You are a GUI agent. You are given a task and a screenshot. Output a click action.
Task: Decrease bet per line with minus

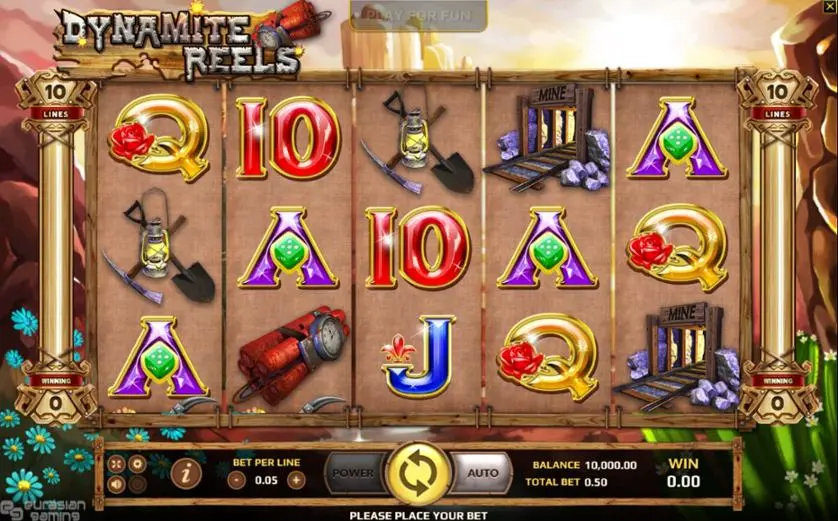click(x=237, y=479)
